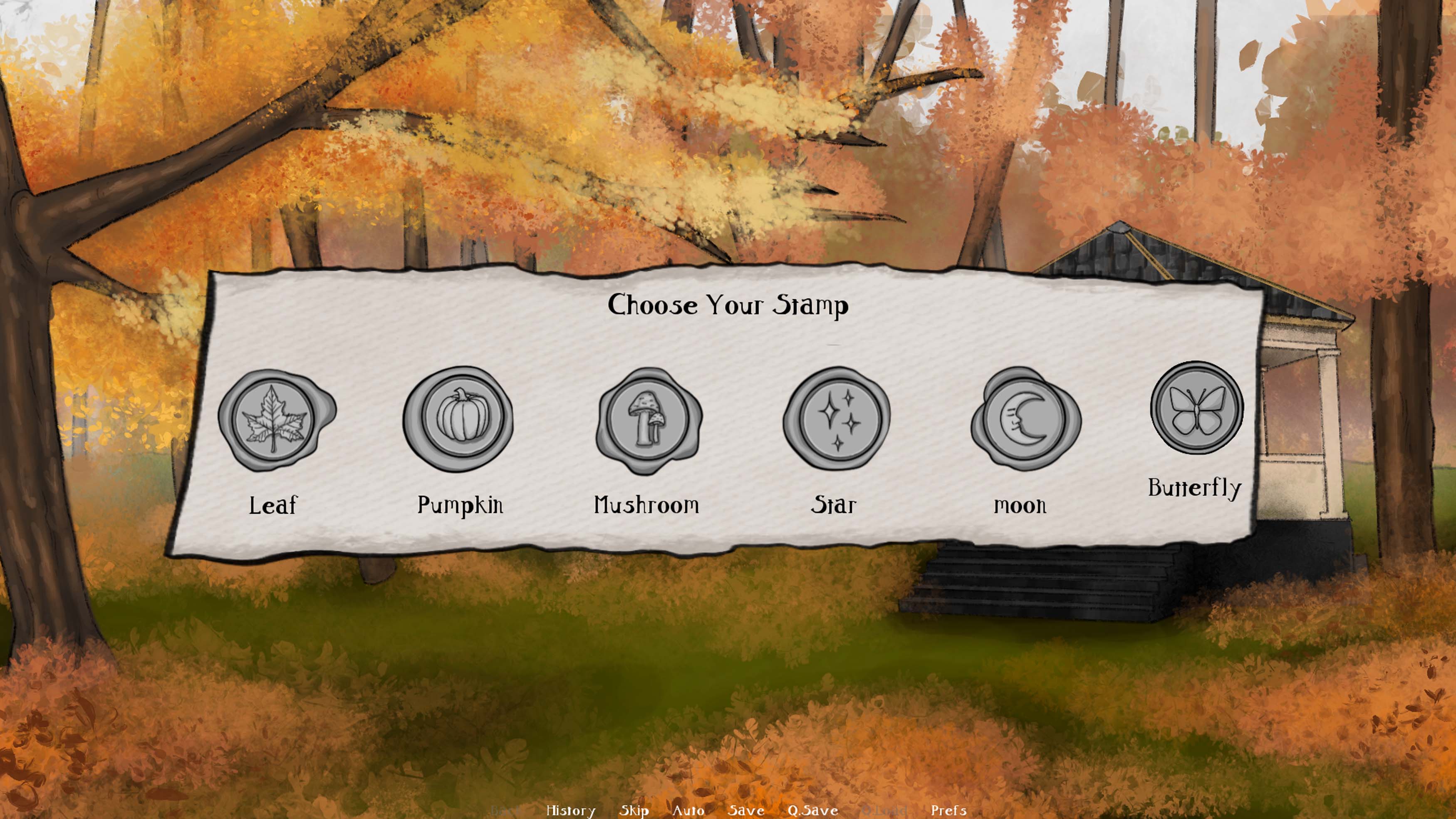This screenshot has width=1456, height=819.
Task: Toggle Auto advance mode
Action: (688, 810)
